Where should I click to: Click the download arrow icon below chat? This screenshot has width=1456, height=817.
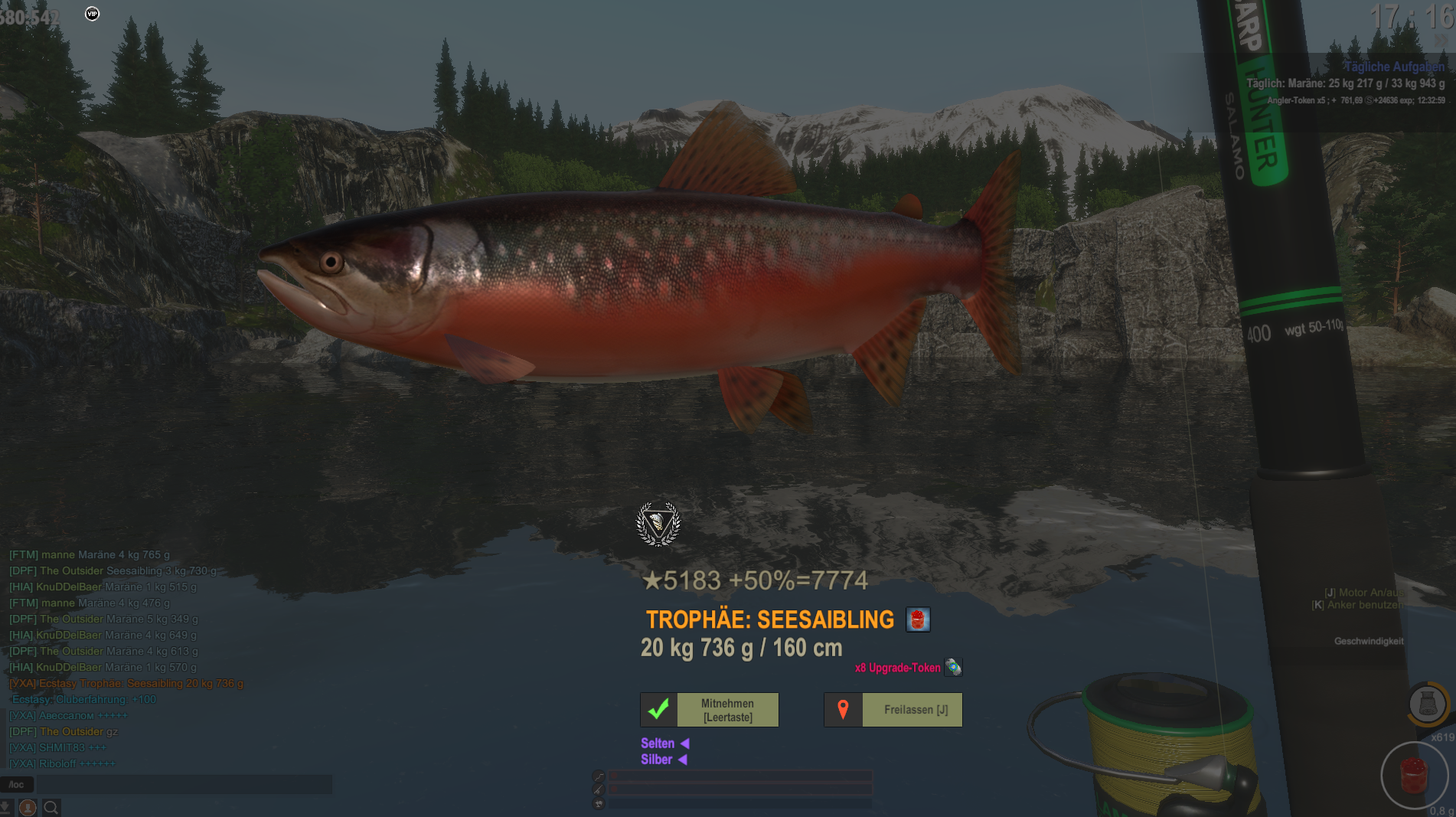(5, 807)
